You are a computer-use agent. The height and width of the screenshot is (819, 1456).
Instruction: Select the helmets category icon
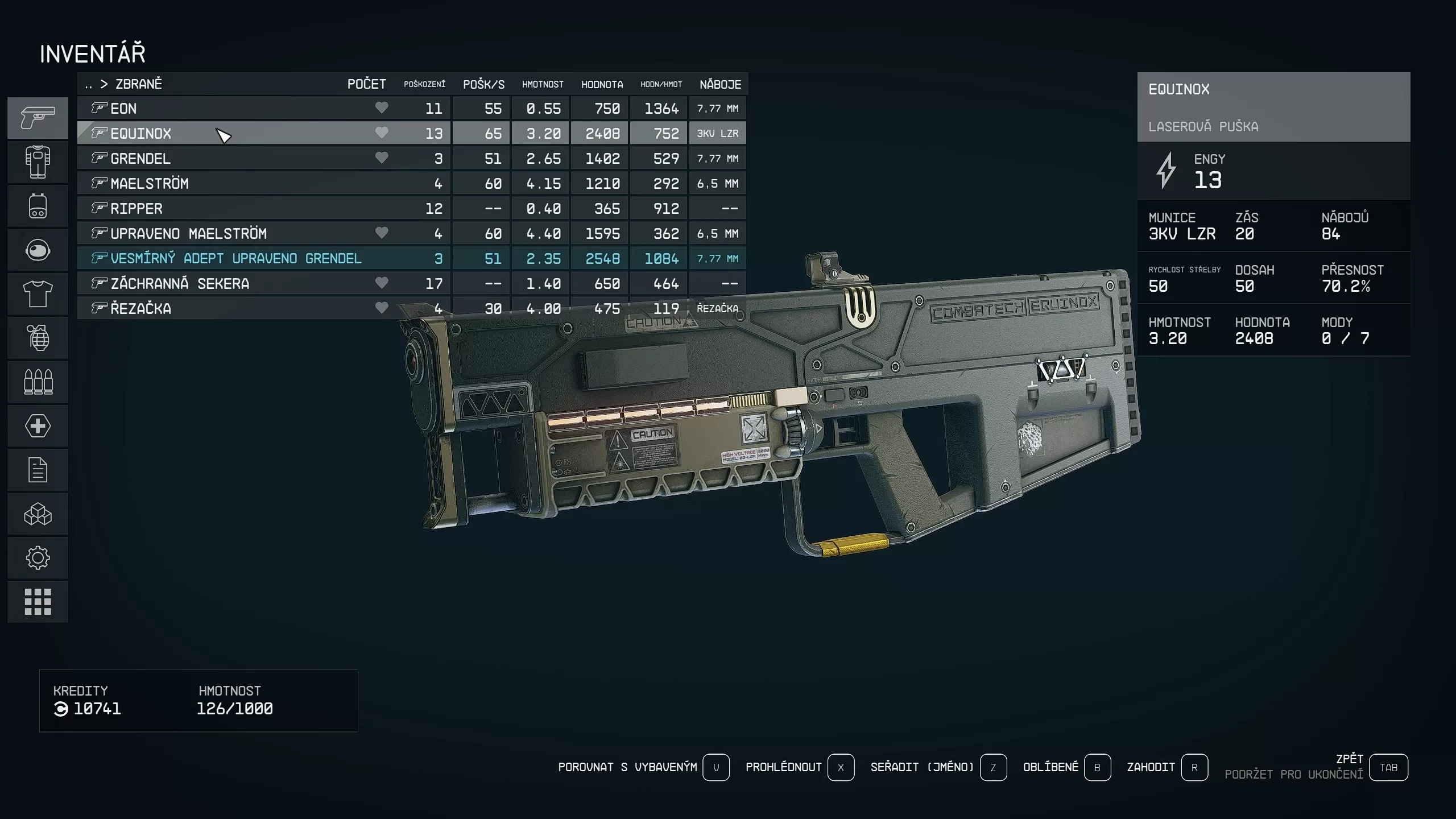point(37,250)
